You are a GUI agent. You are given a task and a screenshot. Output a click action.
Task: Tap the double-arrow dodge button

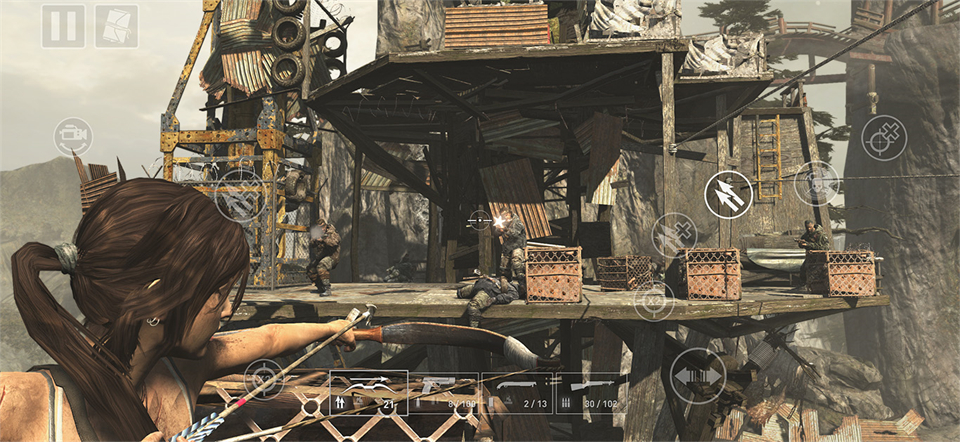pos(698,376)
